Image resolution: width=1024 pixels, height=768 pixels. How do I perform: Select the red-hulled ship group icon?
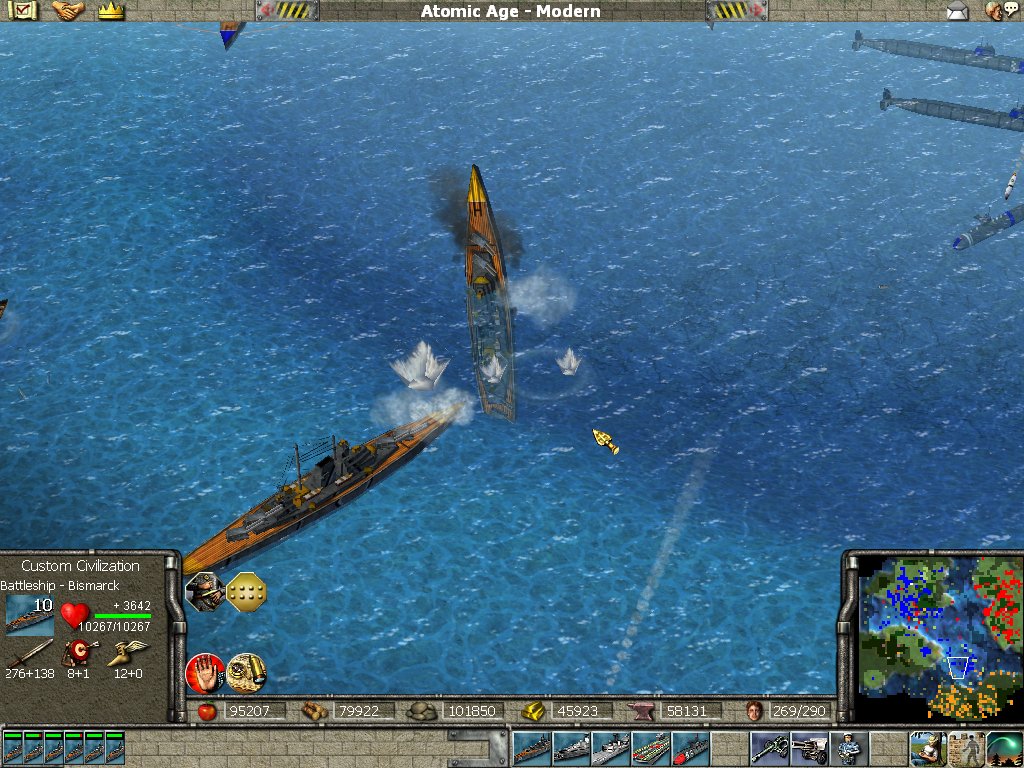tap(690, 748)
